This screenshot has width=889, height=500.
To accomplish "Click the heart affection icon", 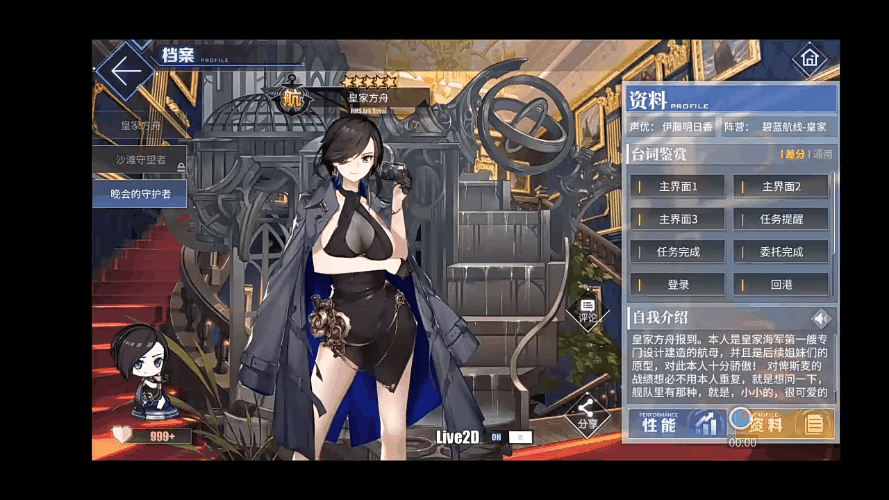I will point(122,435).
